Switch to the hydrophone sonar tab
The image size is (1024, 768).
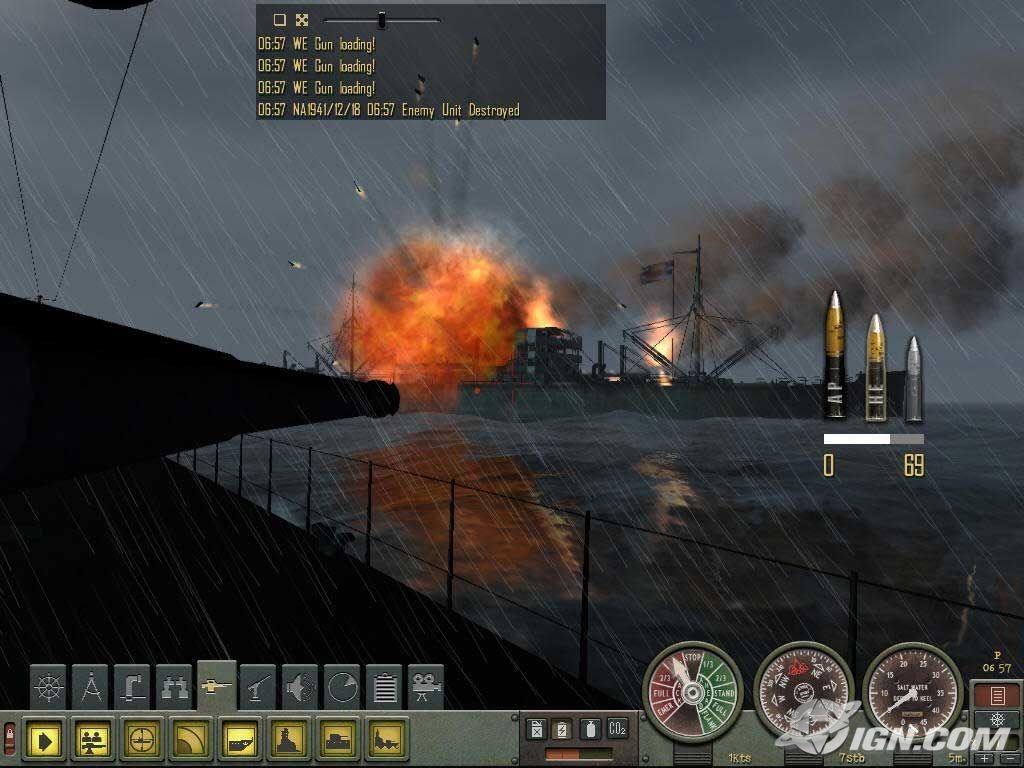click(300, 687)
